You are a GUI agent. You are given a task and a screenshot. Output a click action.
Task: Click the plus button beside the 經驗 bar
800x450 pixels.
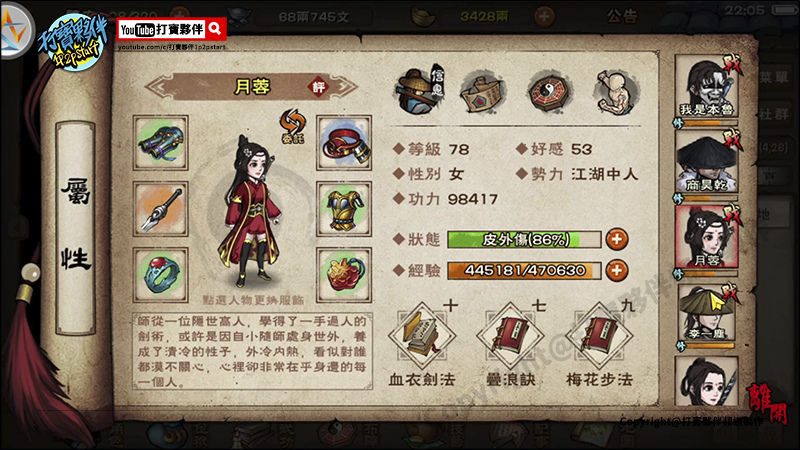coord(617,270)
